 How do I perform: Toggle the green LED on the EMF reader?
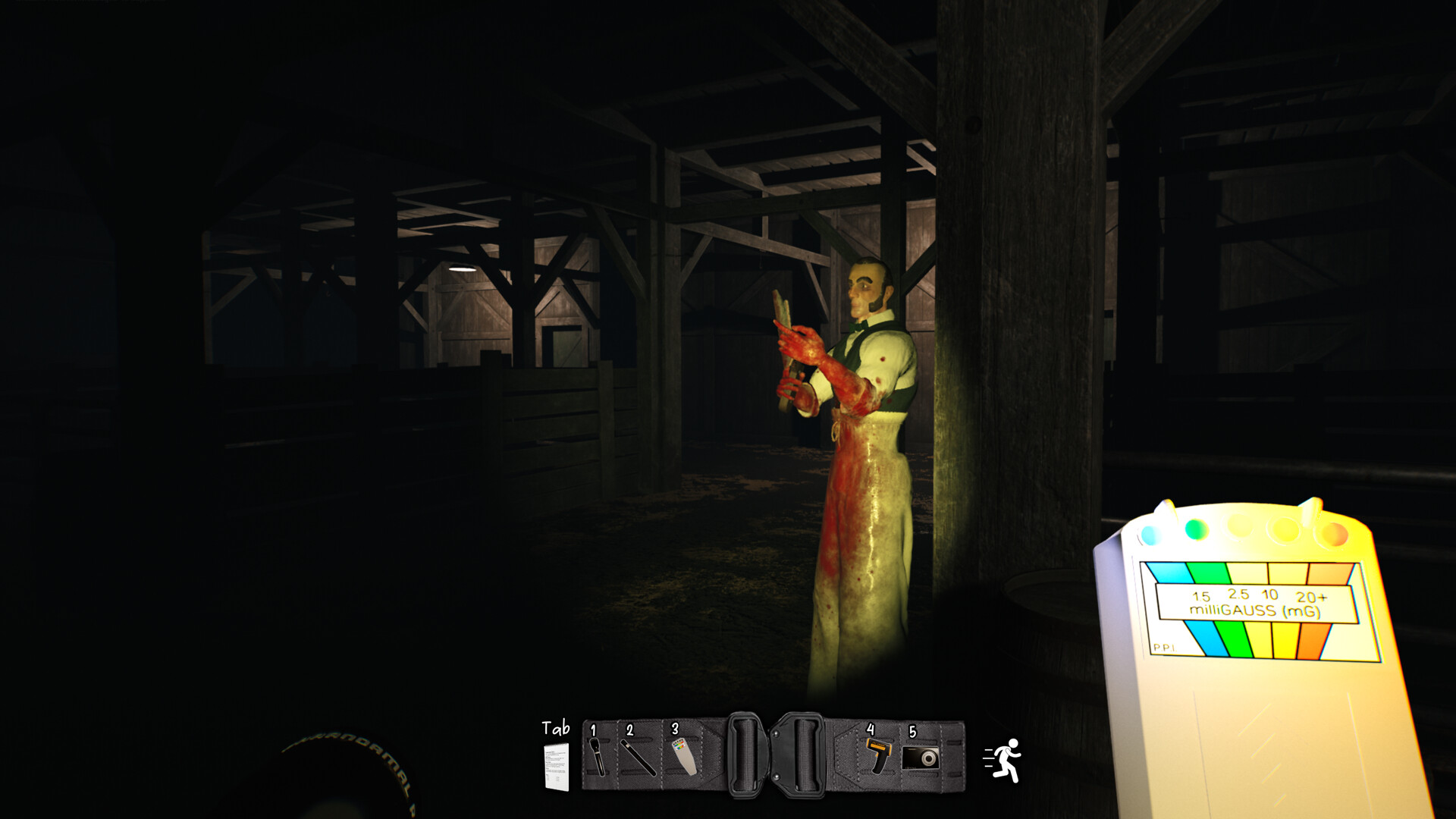pyautogui.click(x=1196, y=529)
